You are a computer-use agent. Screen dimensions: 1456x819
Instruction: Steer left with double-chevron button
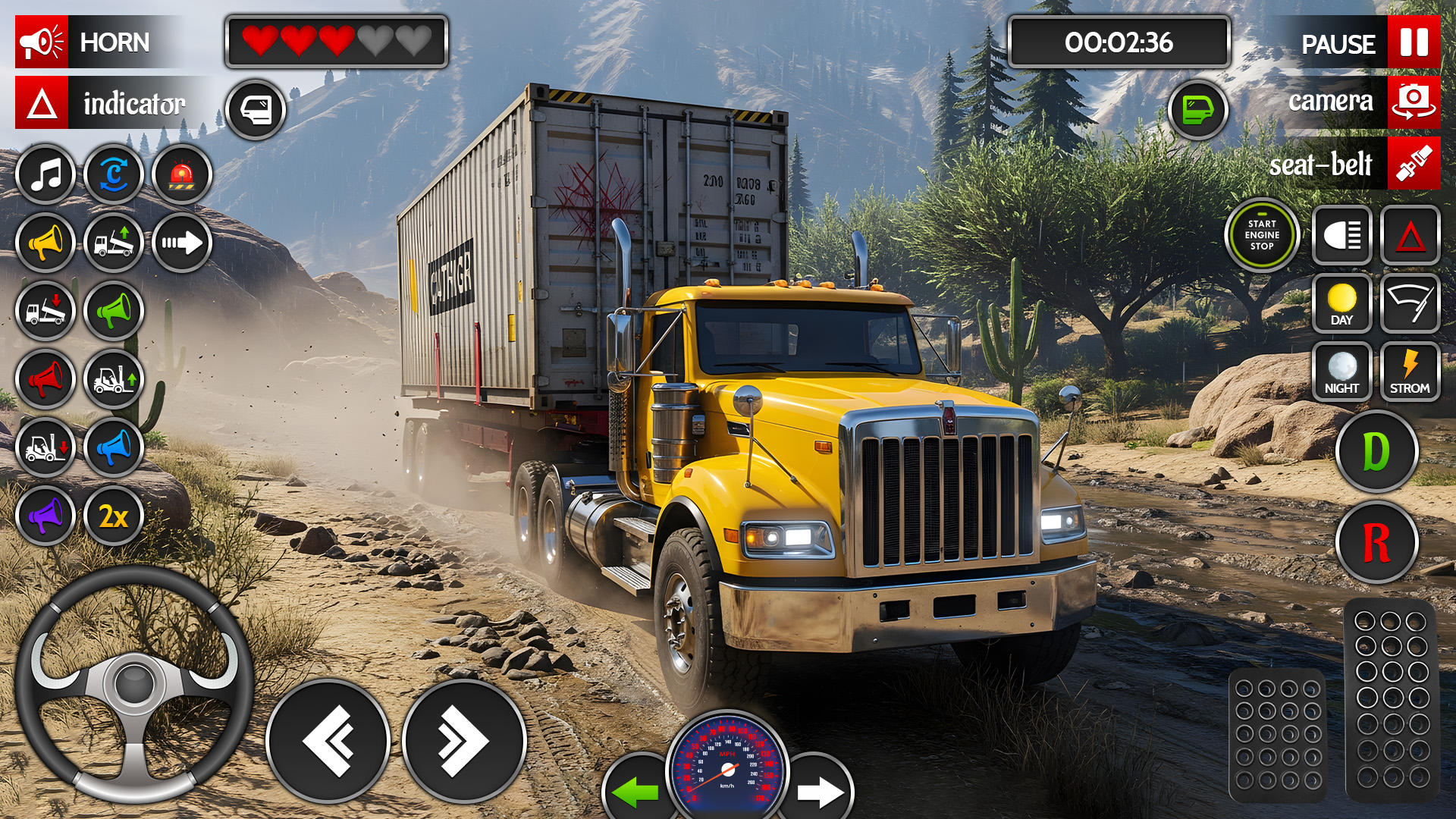coord(328,741)
